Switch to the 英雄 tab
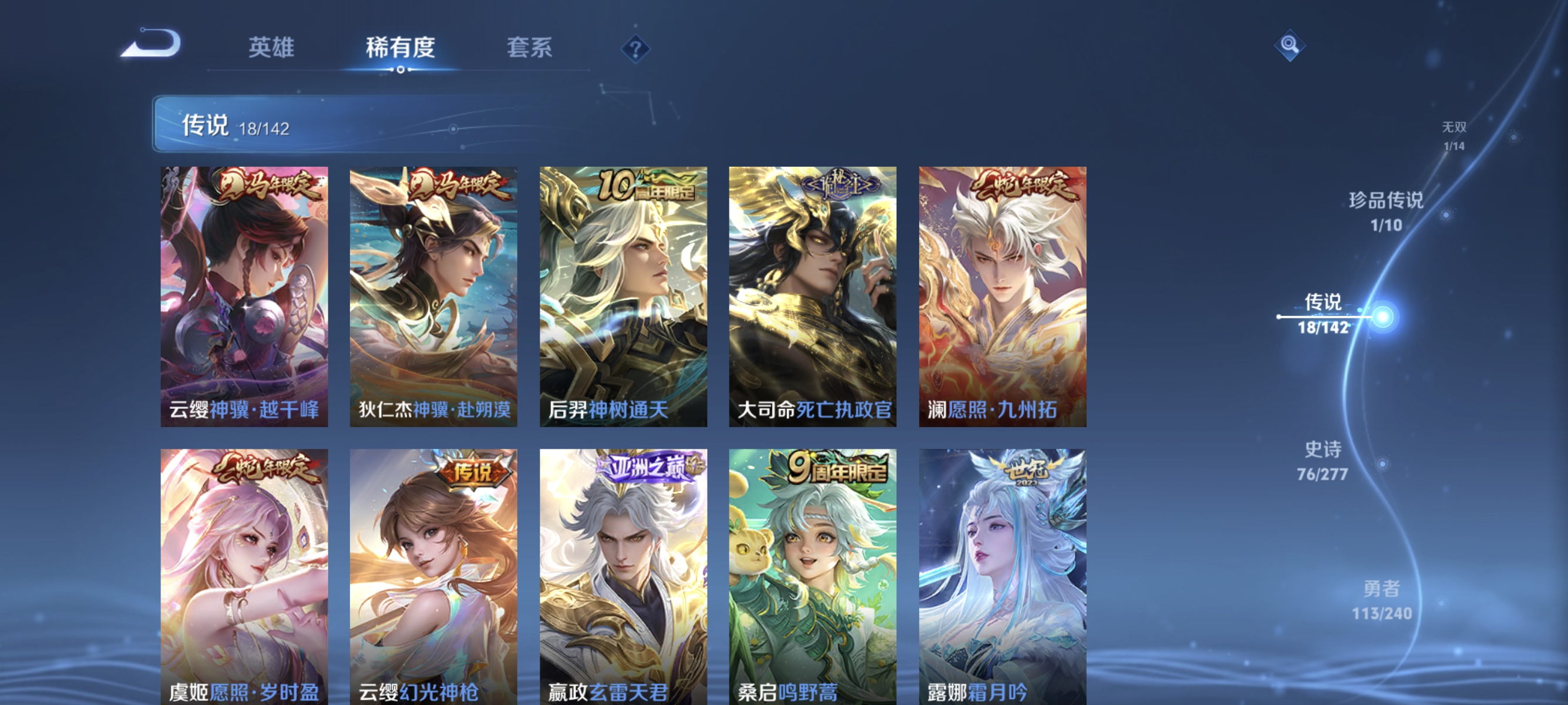Viewport: 1568px width, 705px height. [270, 48]
